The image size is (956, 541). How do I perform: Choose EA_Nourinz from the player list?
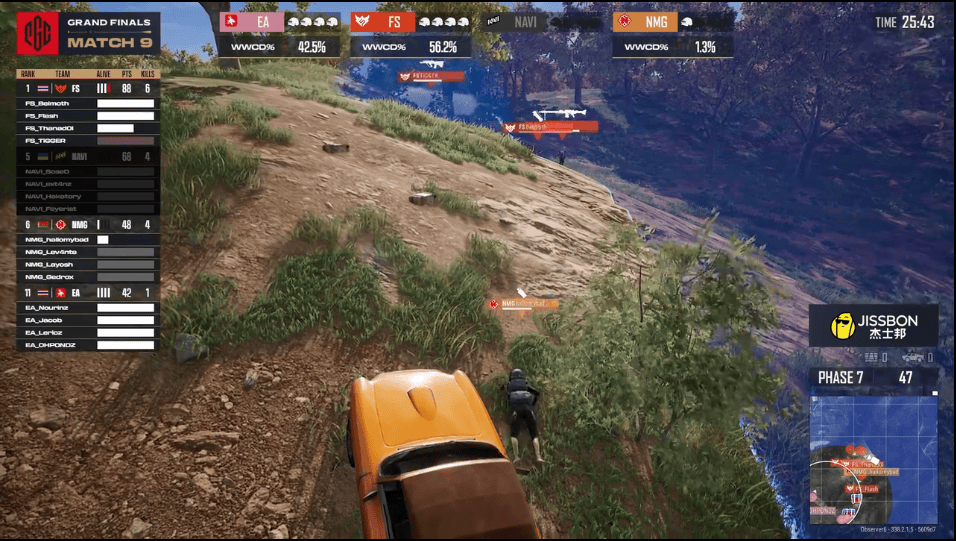coord(87,308)
